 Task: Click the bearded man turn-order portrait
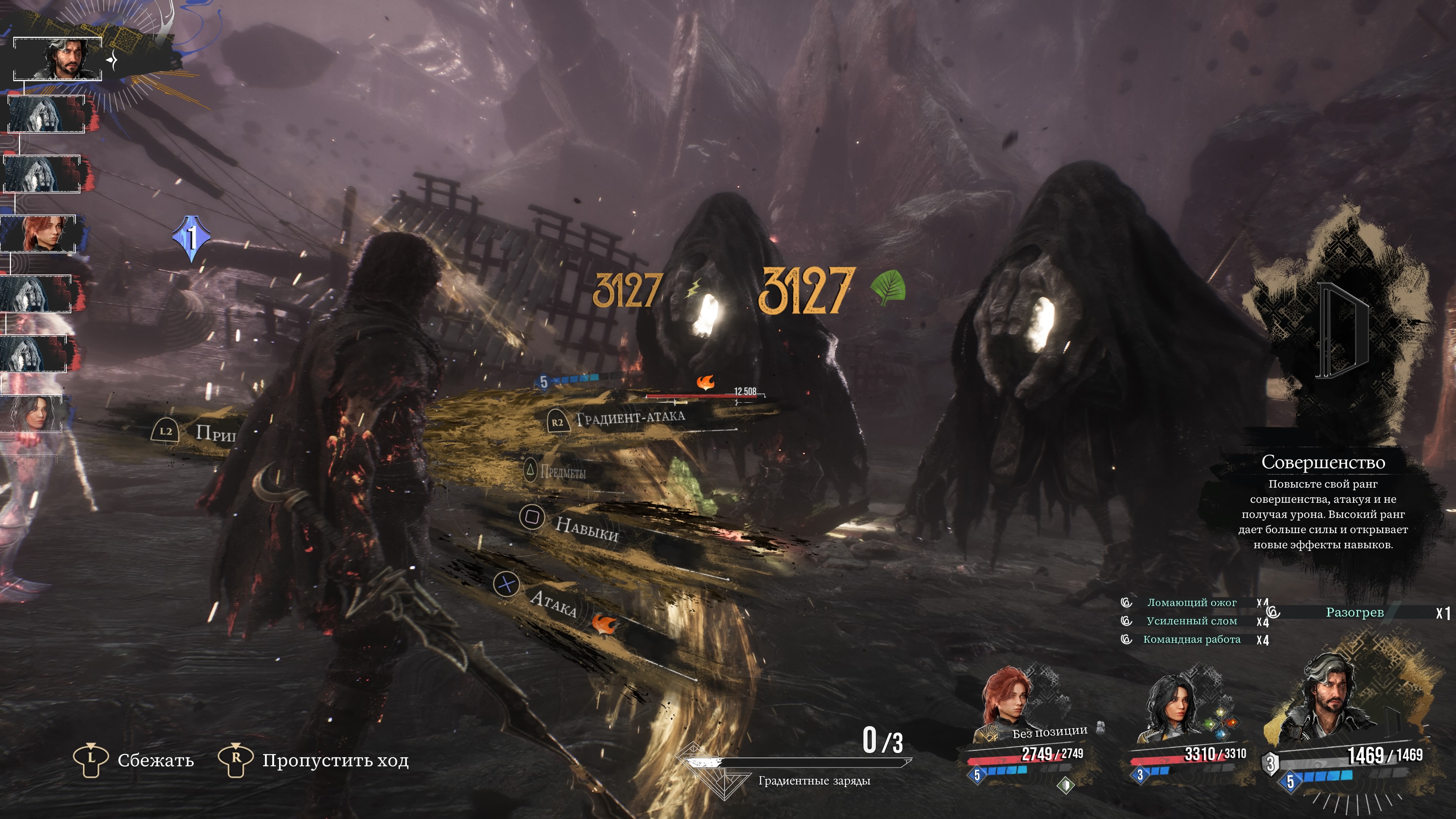[x=58, y=59]
